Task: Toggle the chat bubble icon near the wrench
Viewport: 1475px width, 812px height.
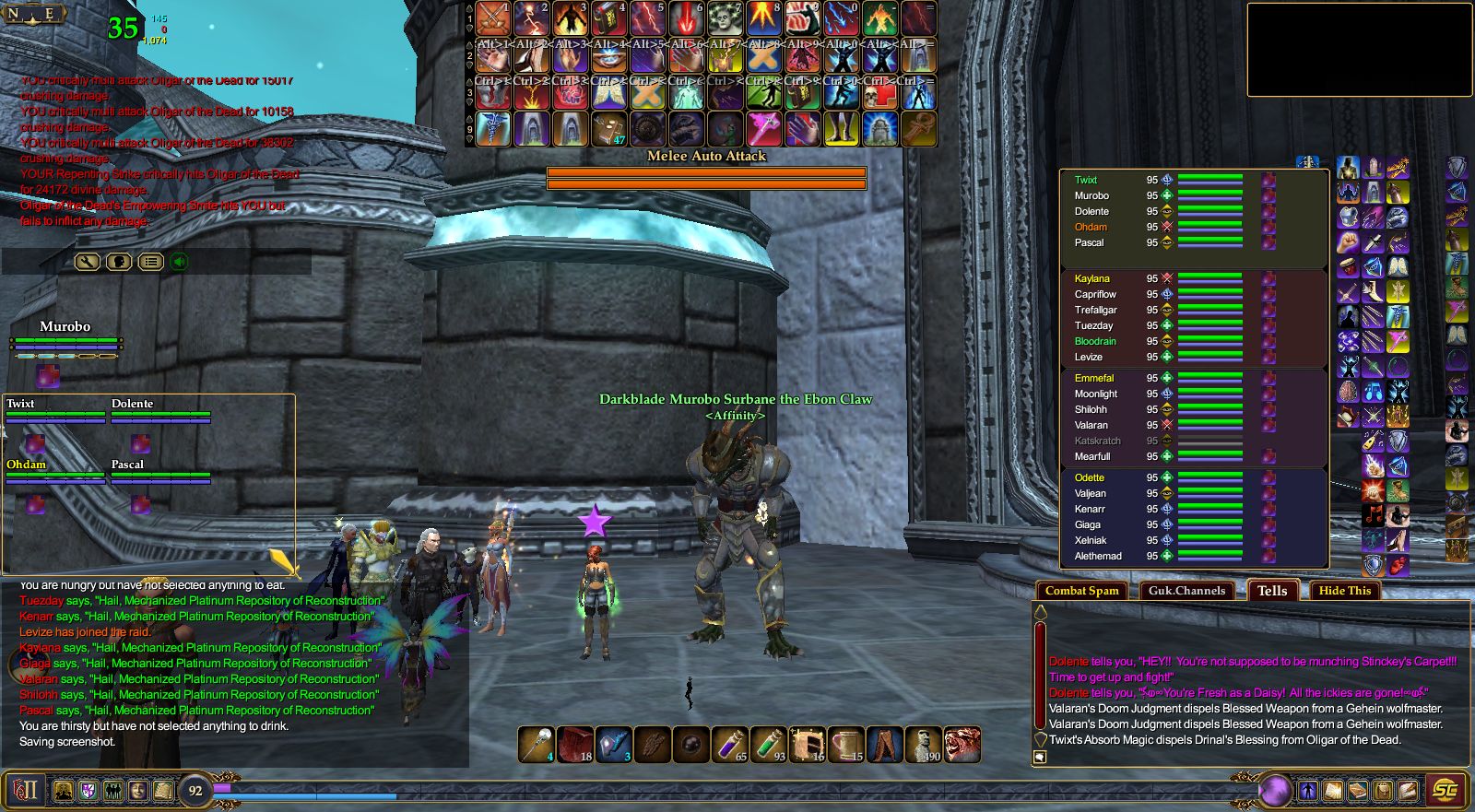Action: 117,261
